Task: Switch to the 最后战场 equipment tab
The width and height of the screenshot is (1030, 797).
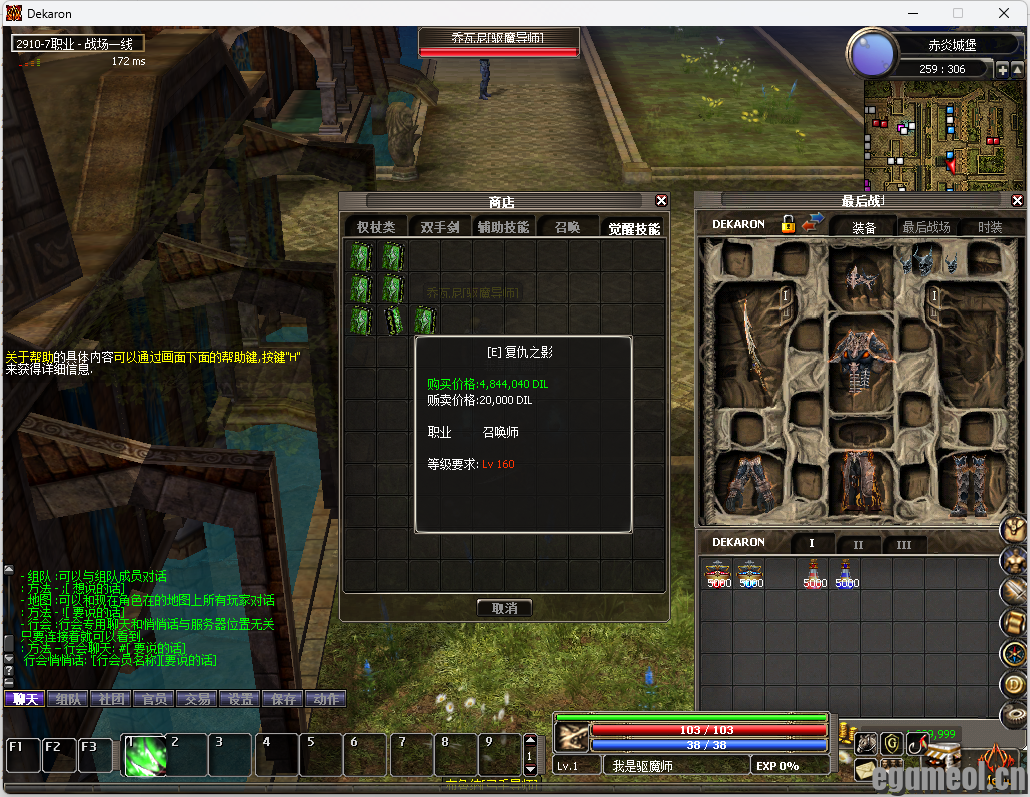Action: (926, 227)
